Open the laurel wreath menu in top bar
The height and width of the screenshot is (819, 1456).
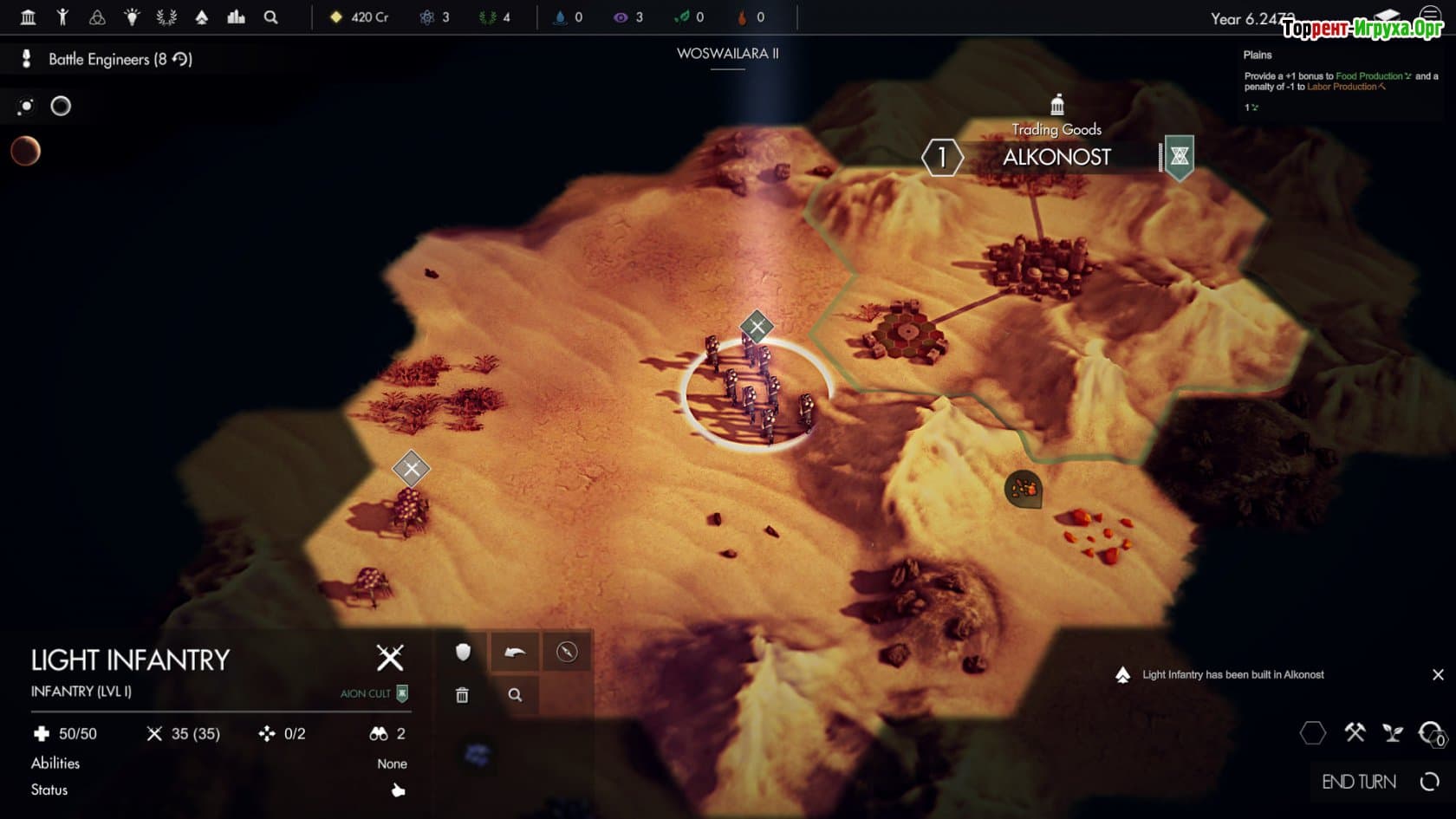point(166,16)
